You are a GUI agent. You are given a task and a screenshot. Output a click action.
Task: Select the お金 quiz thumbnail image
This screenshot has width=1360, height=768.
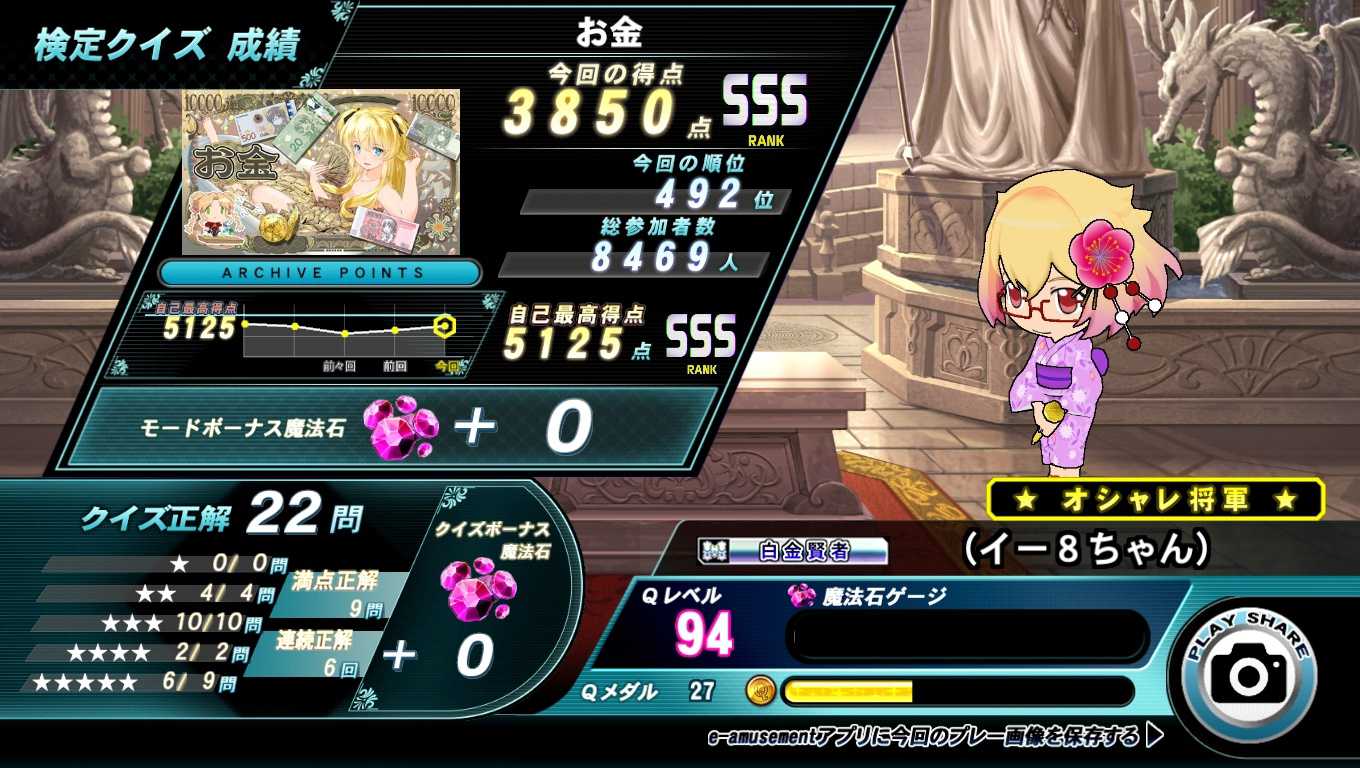point(321,171)
